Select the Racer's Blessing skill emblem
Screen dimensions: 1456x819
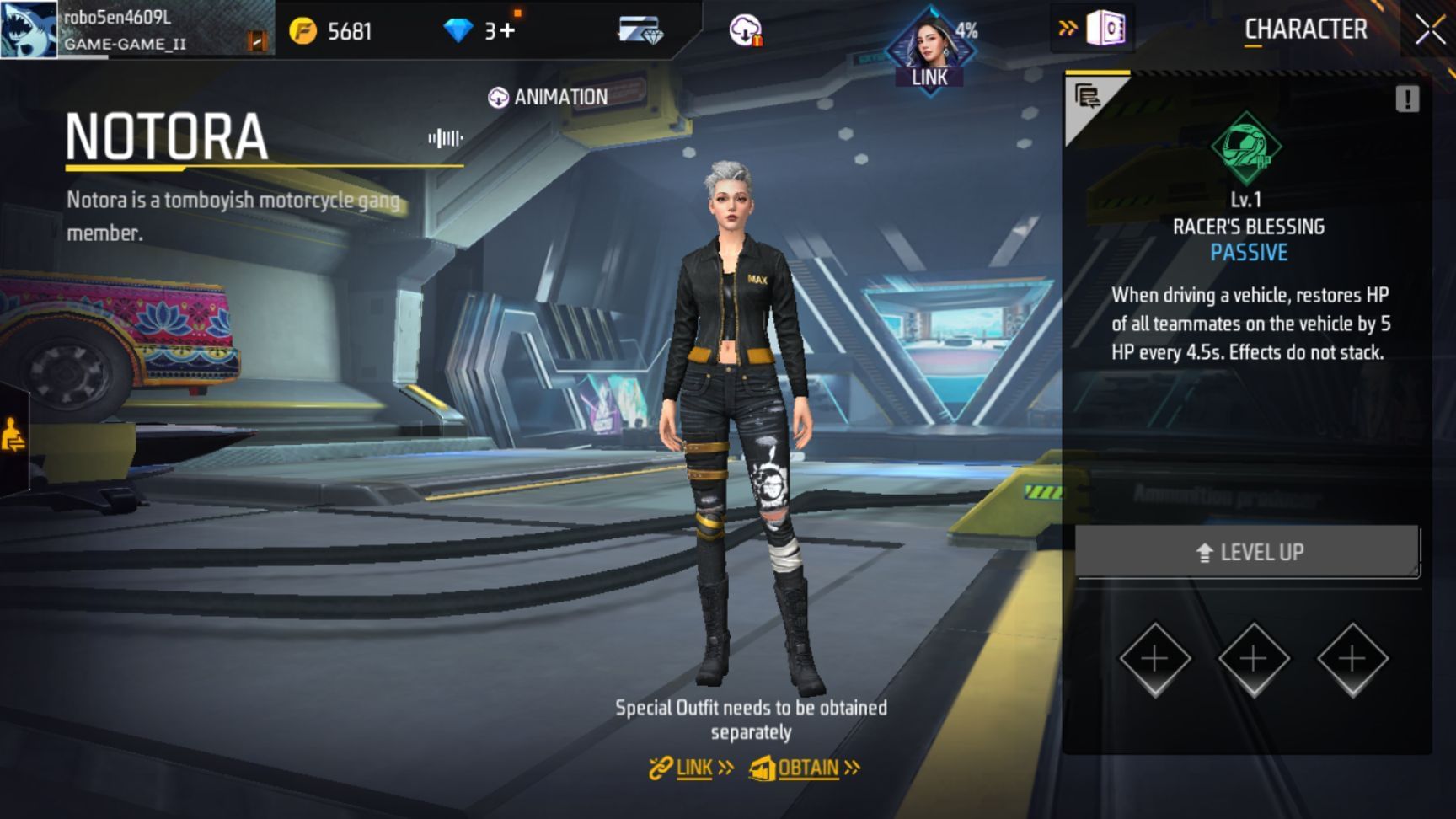click(1246, 148)
